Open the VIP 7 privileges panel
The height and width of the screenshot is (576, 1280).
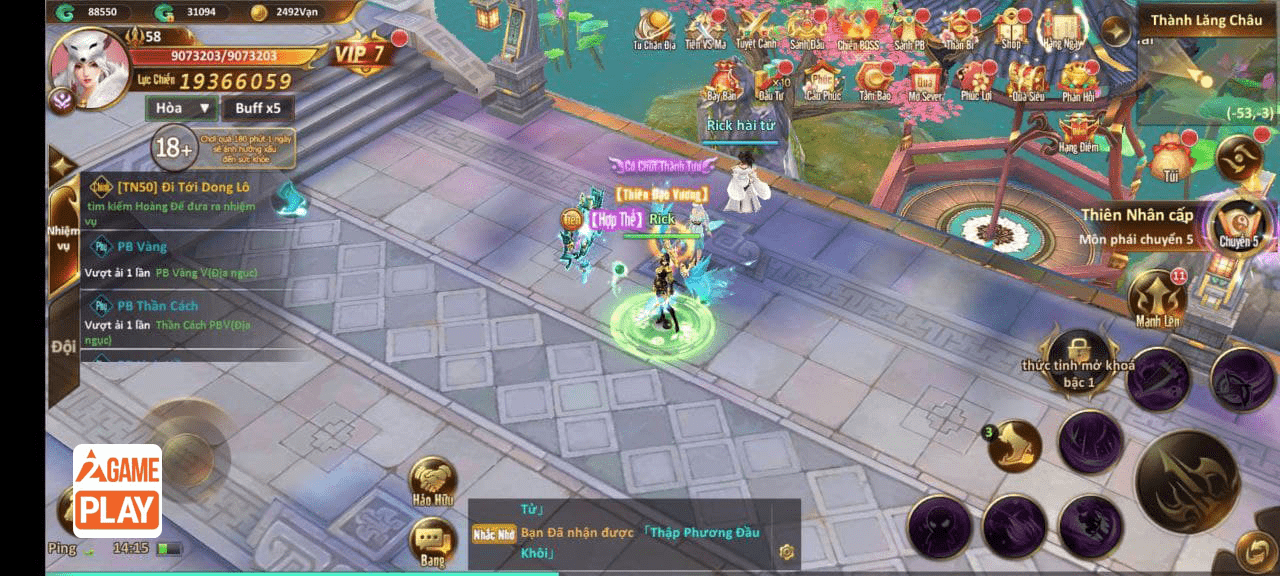[x=360, y=54]
